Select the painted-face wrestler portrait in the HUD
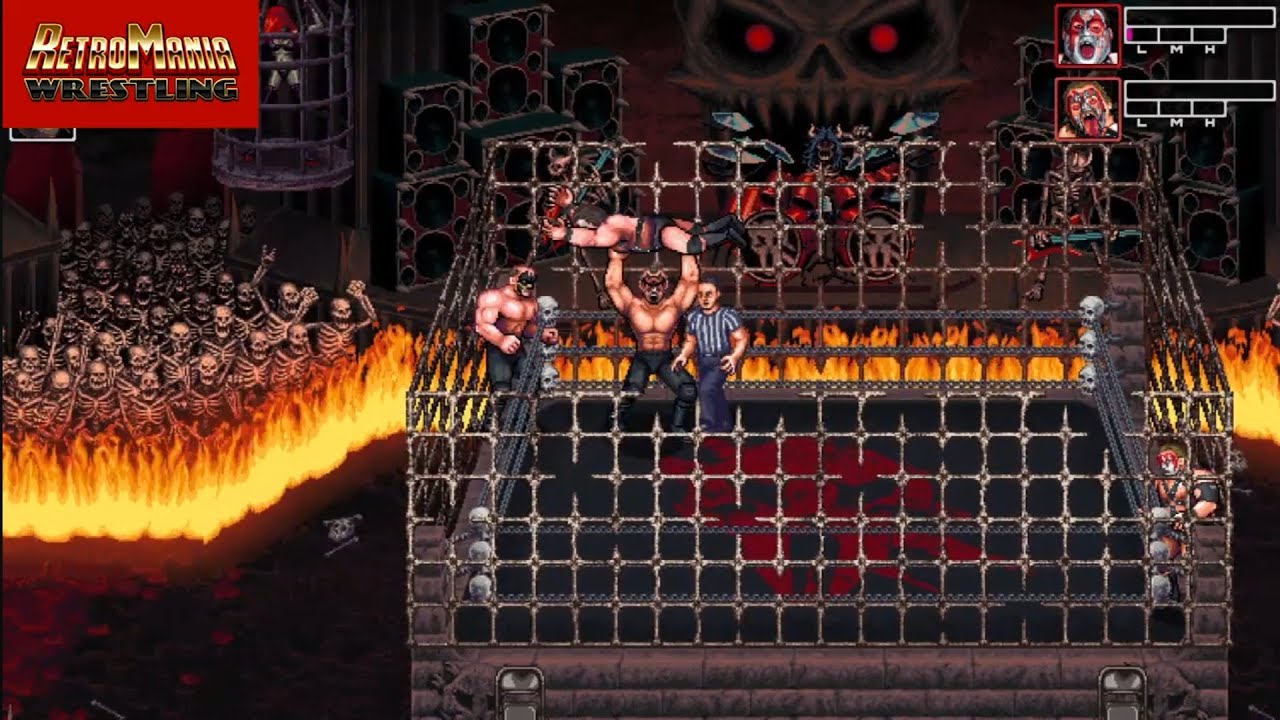Image resolution: width=1280 pixels, height=720 pixels. 1088,35
